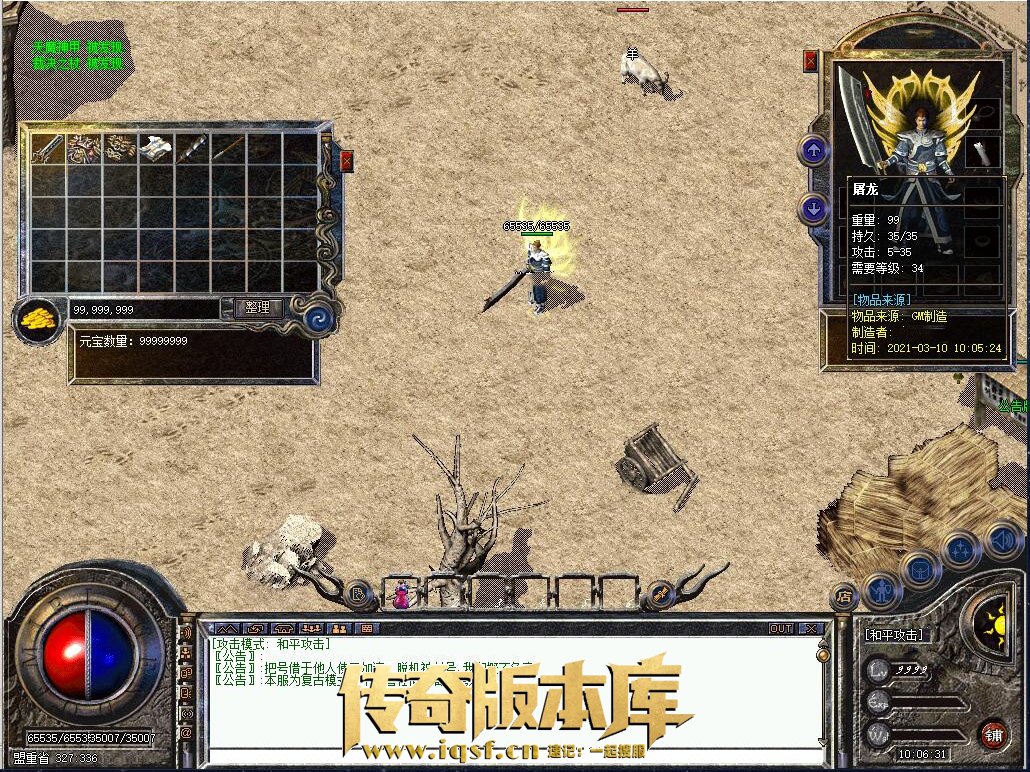The height and width of the screenshot is (772, 1030).
Task: Click the 整理 sort button
Action: (258, 308)
